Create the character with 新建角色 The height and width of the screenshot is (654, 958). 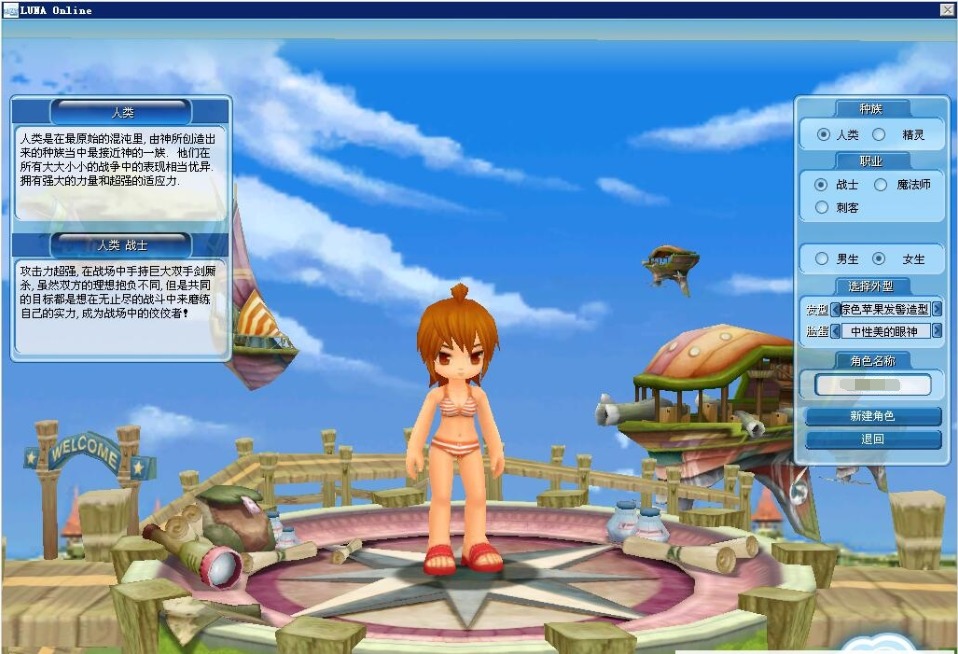872,416
